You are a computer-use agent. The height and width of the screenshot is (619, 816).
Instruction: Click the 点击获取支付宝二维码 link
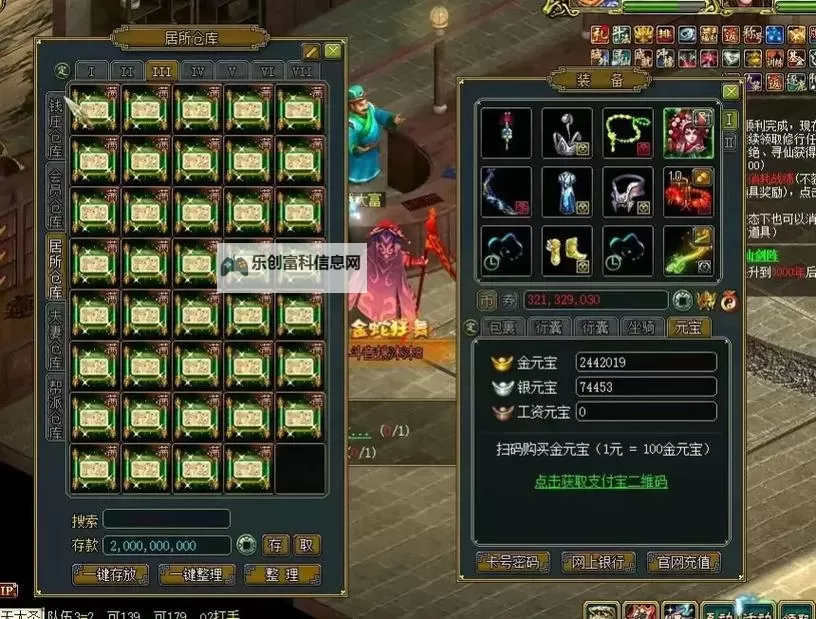[600, 481]
